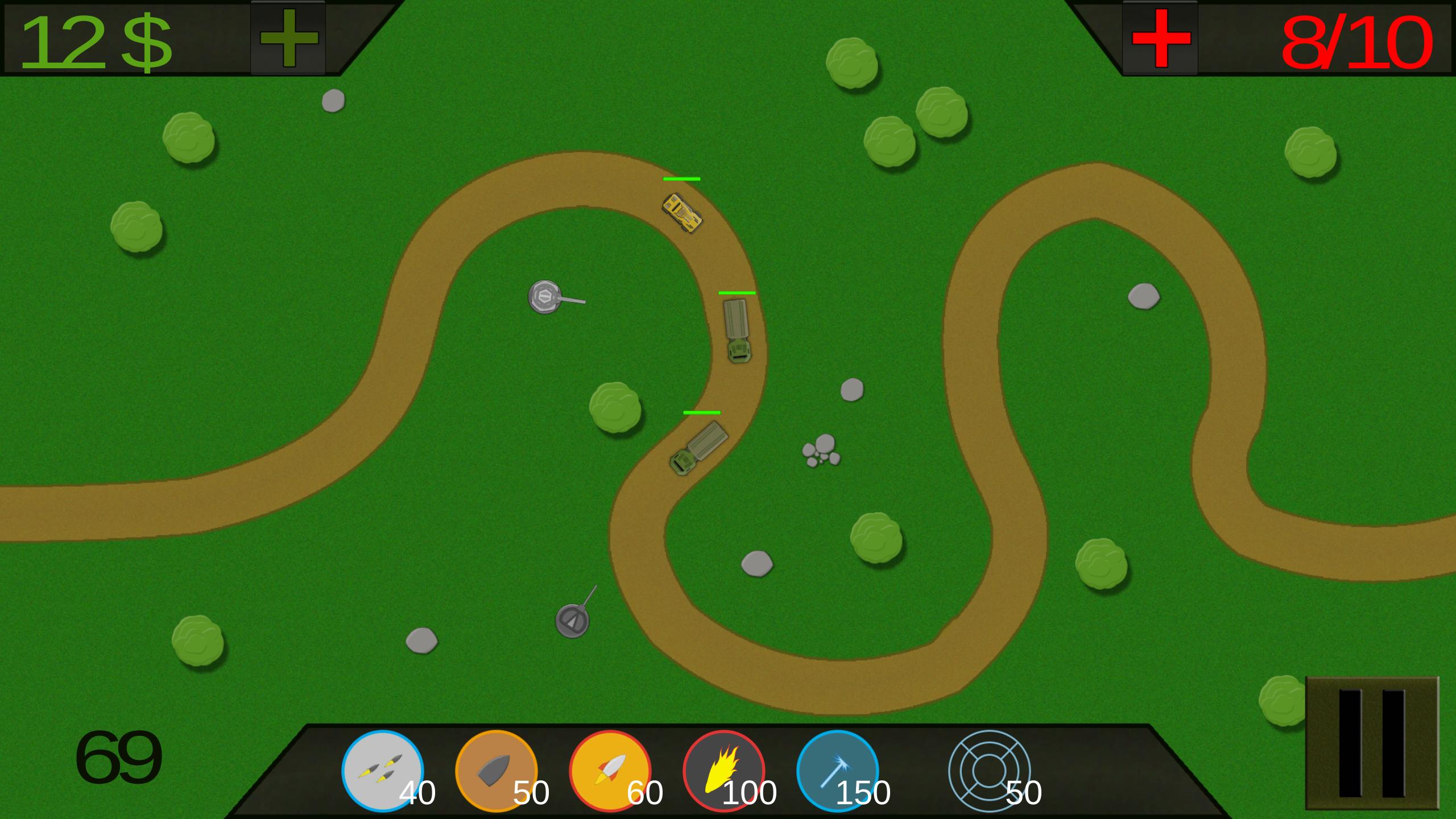1456x819 pixels.
Task: Select the 100-cost flame tower
Action: click(723, 771)
